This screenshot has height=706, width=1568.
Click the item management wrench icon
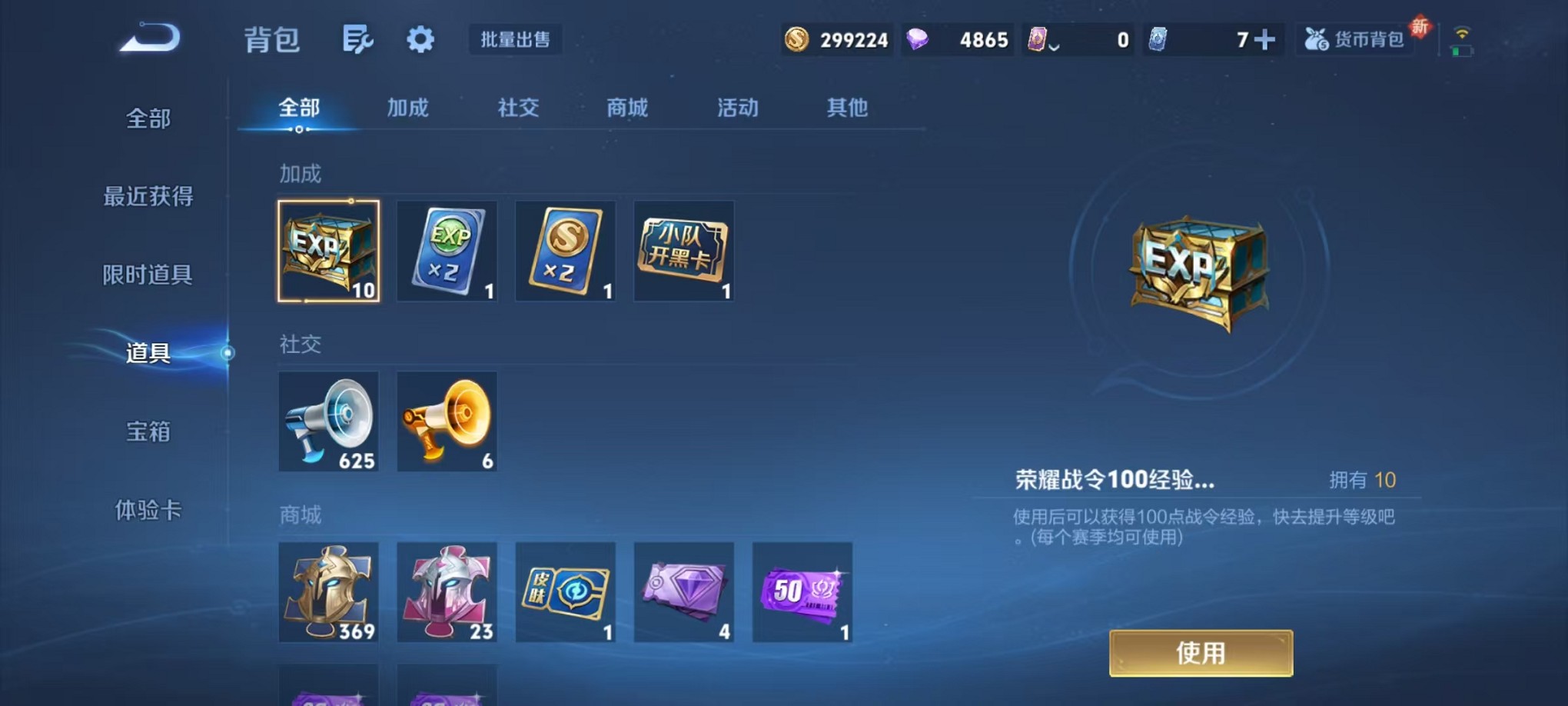359,40
